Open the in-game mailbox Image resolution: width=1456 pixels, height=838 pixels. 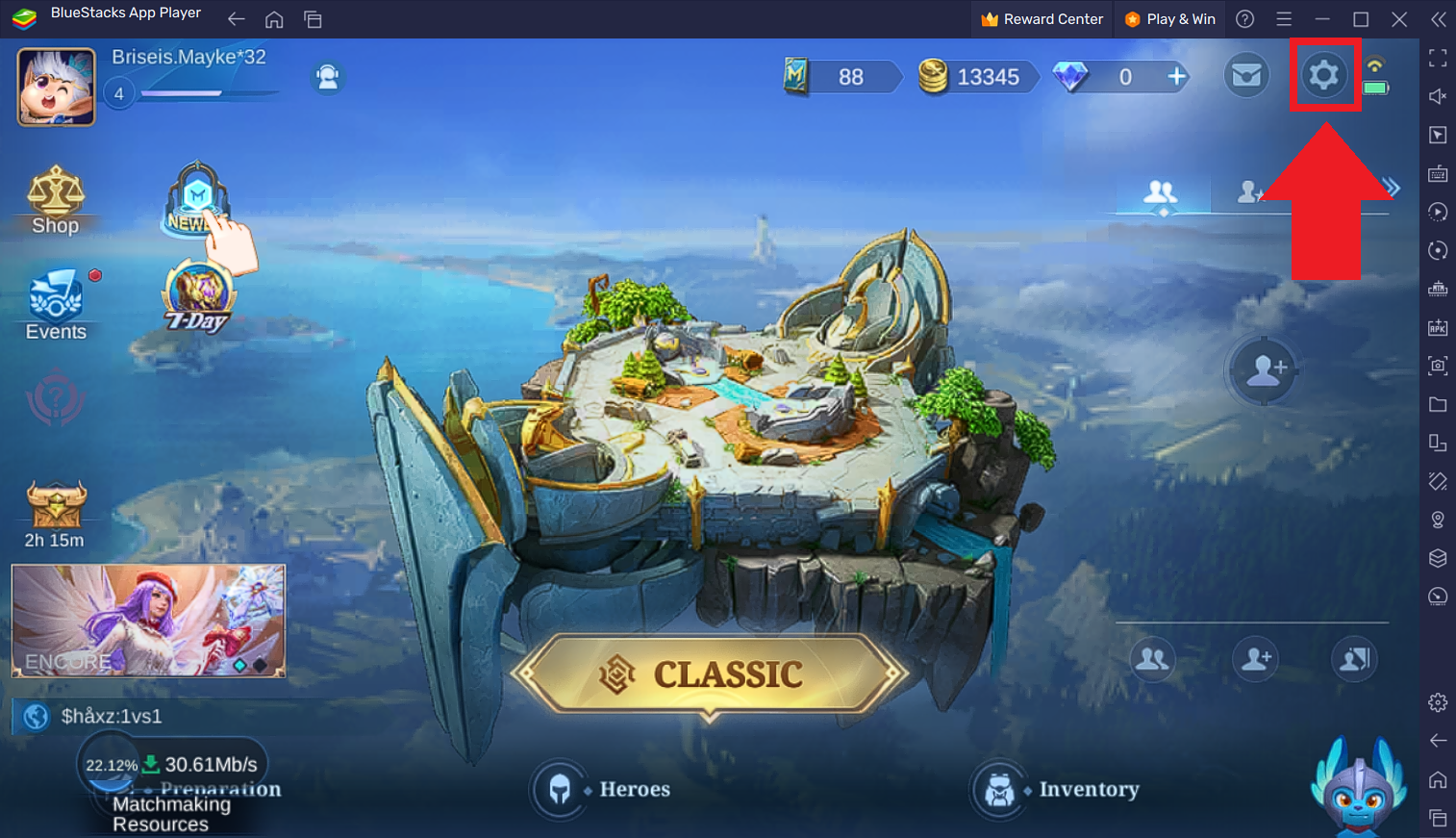pos(1246,75)
